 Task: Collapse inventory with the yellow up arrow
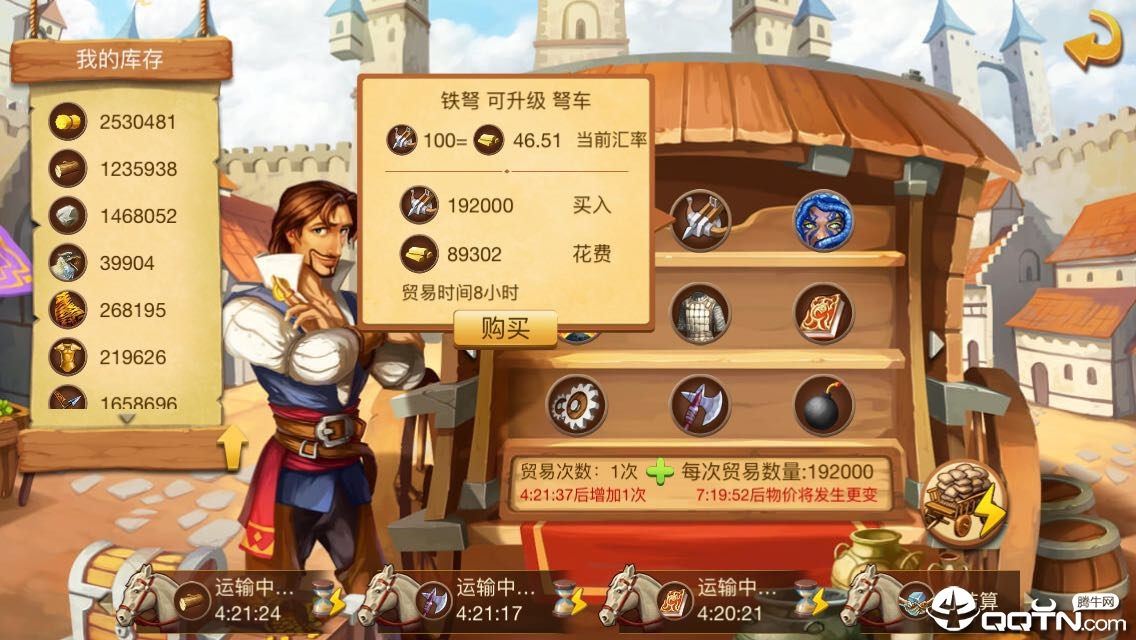click(x=232, y=447)
